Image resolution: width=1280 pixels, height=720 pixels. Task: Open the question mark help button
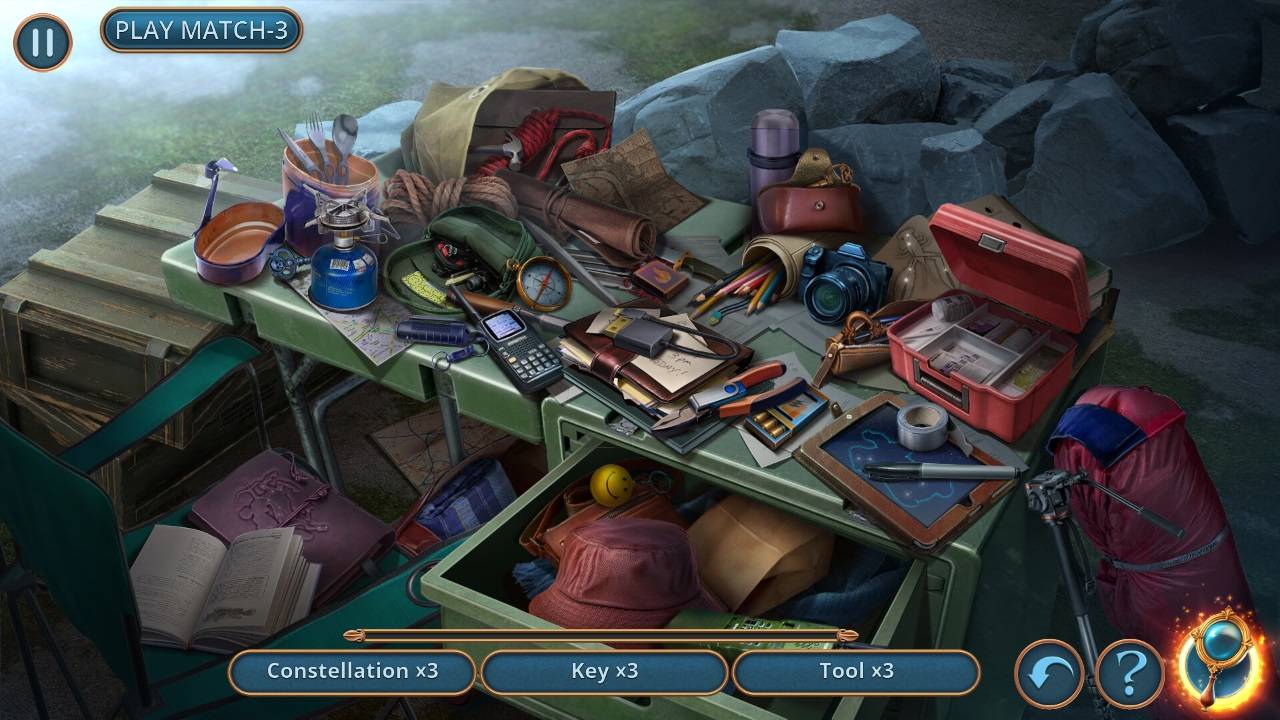pos(1129,673)
